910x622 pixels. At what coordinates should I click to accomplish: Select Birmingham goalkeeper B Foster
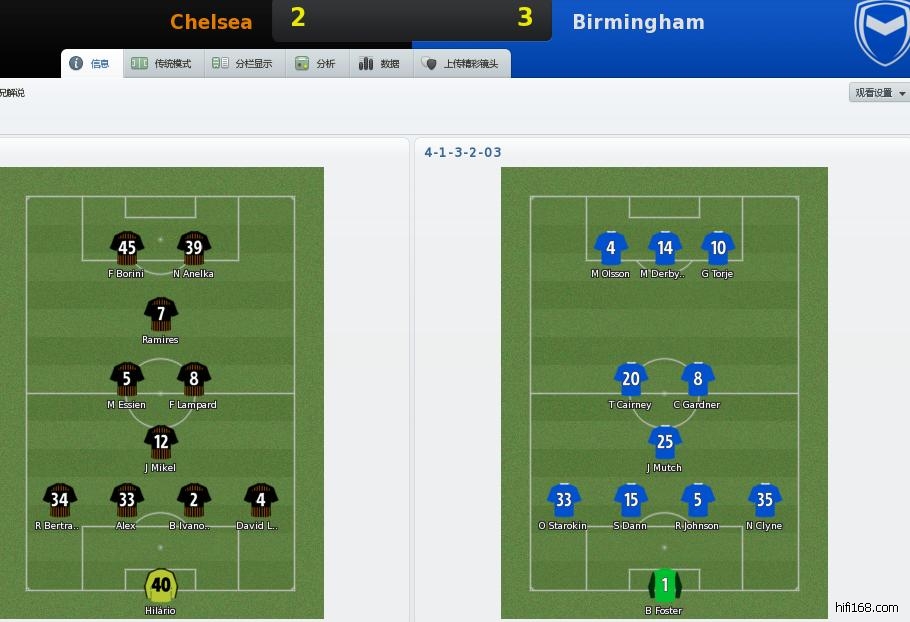coord(664,585)
